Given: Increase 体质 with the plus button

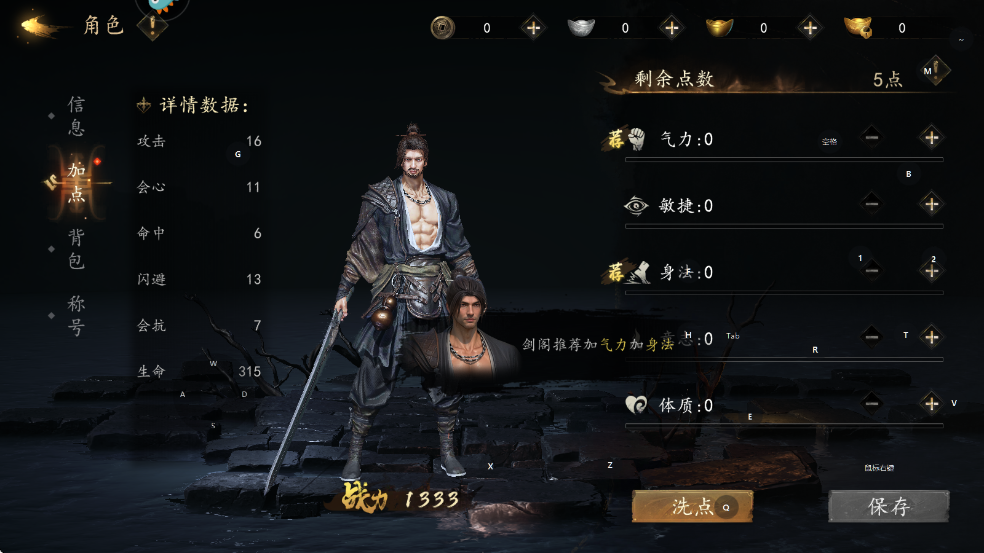Looking at the screenshot, I should pos(931,403).
